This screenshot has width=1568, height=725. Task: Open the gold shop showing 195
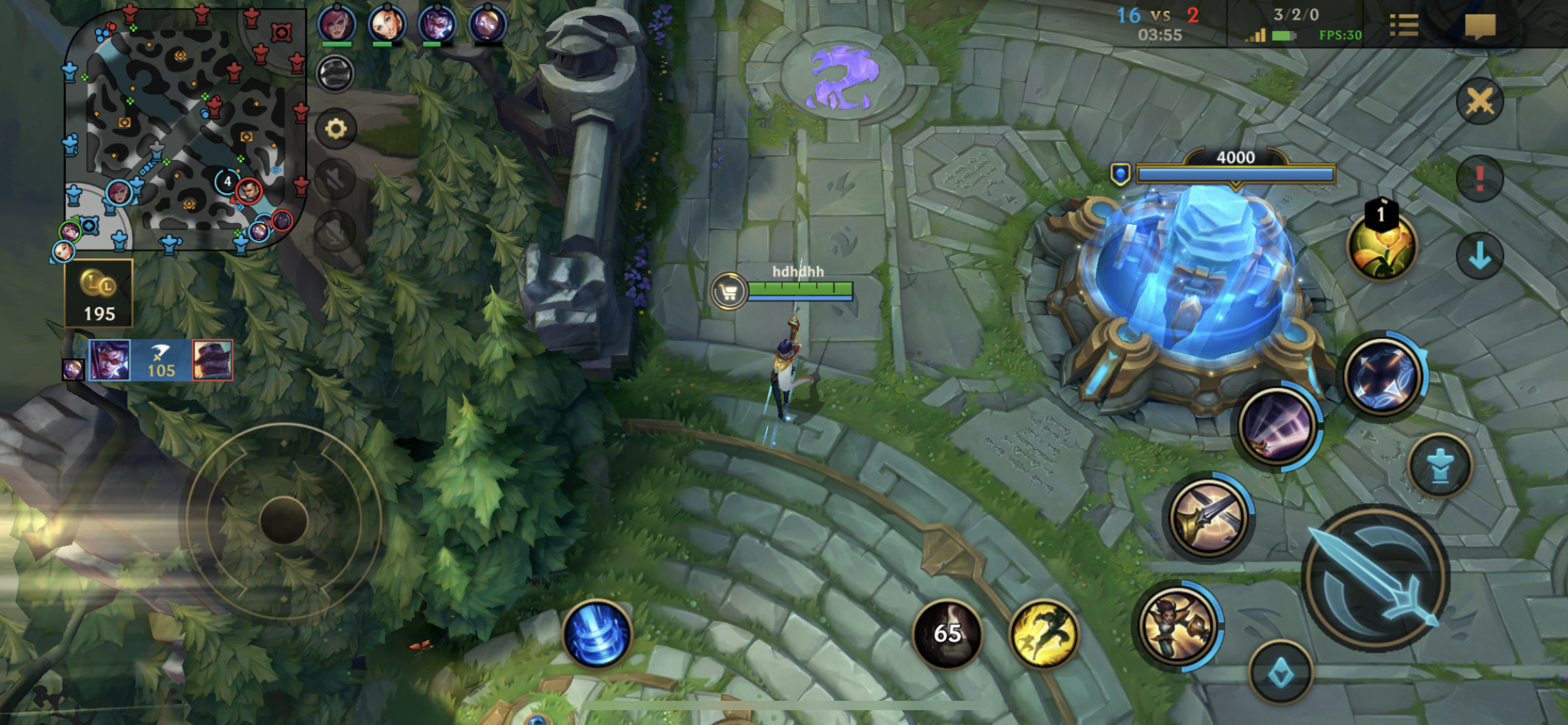[x=99, y=293]
